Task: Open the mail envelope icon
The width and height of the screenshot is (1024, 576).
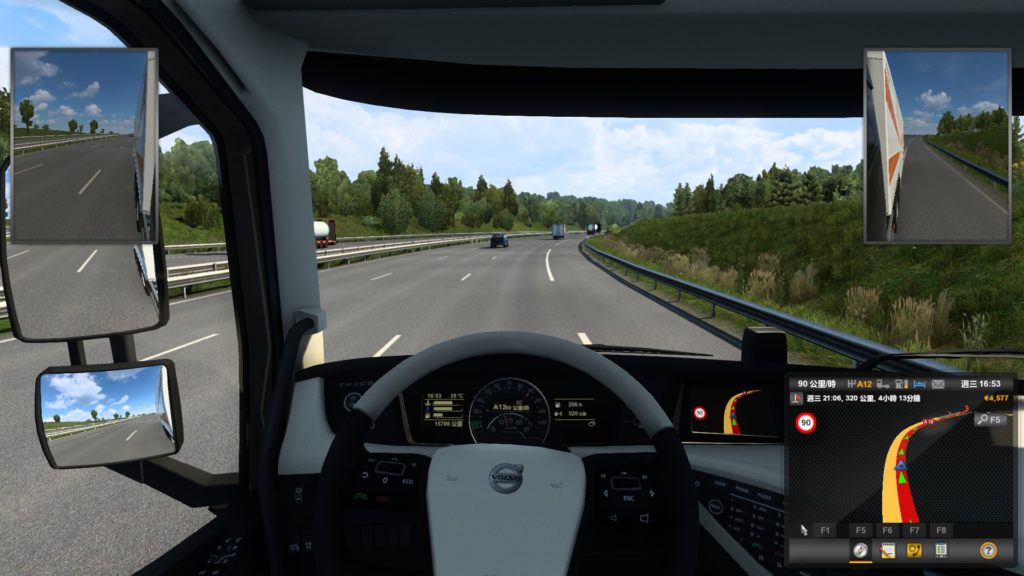Action: click(x=938, y=383)
